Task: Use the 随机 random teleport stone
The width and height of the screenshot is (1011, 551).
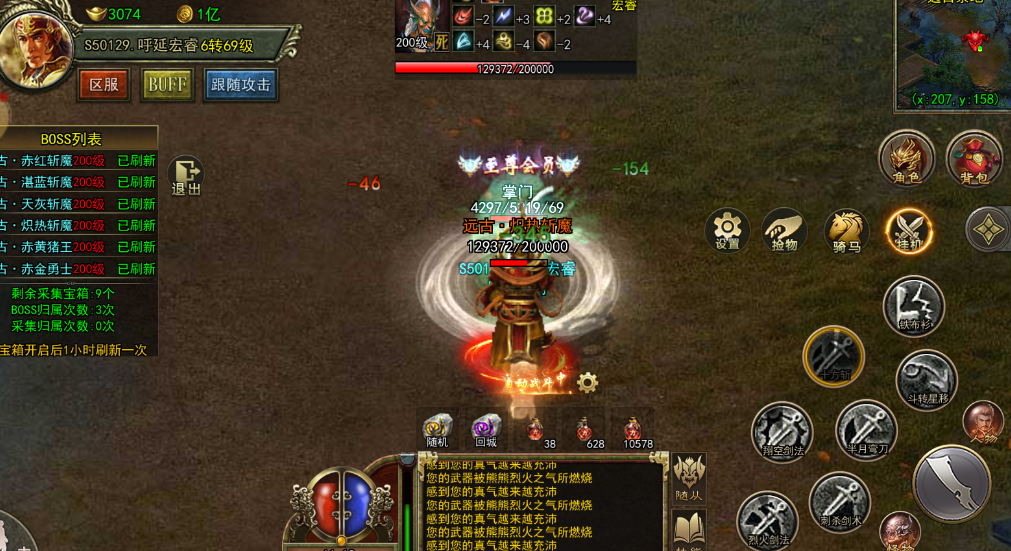Action: coord(437,430)
